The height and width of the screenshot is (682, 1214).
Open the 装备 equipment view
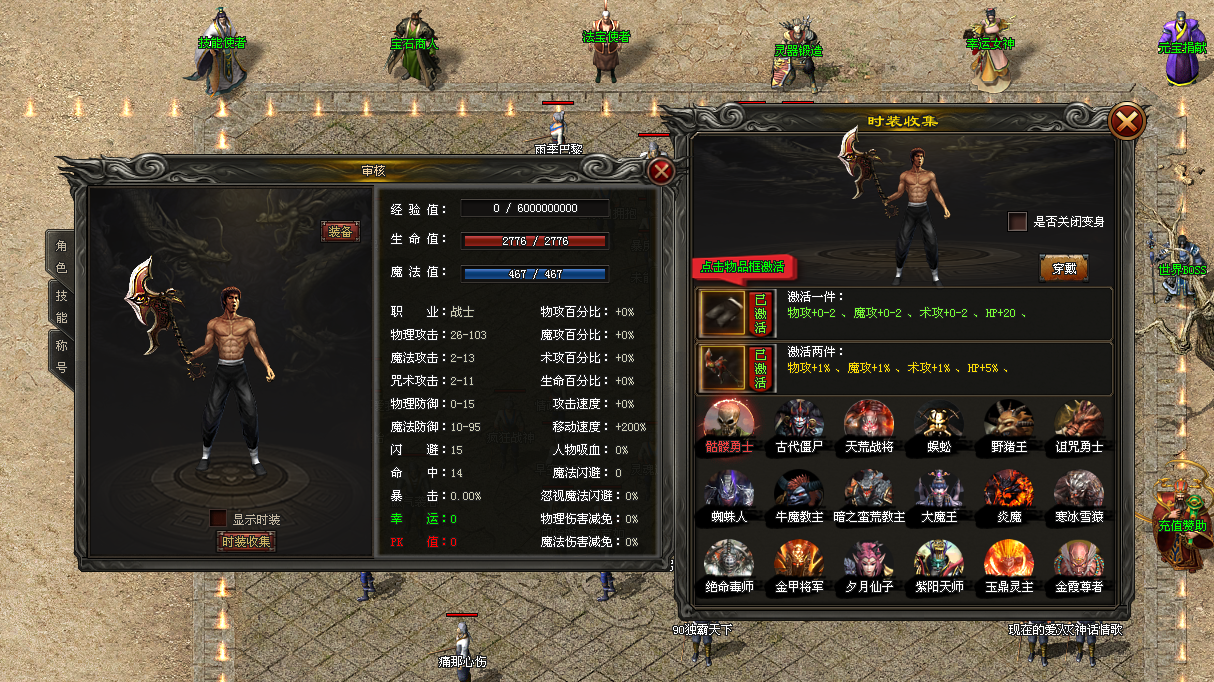(340, 231)
